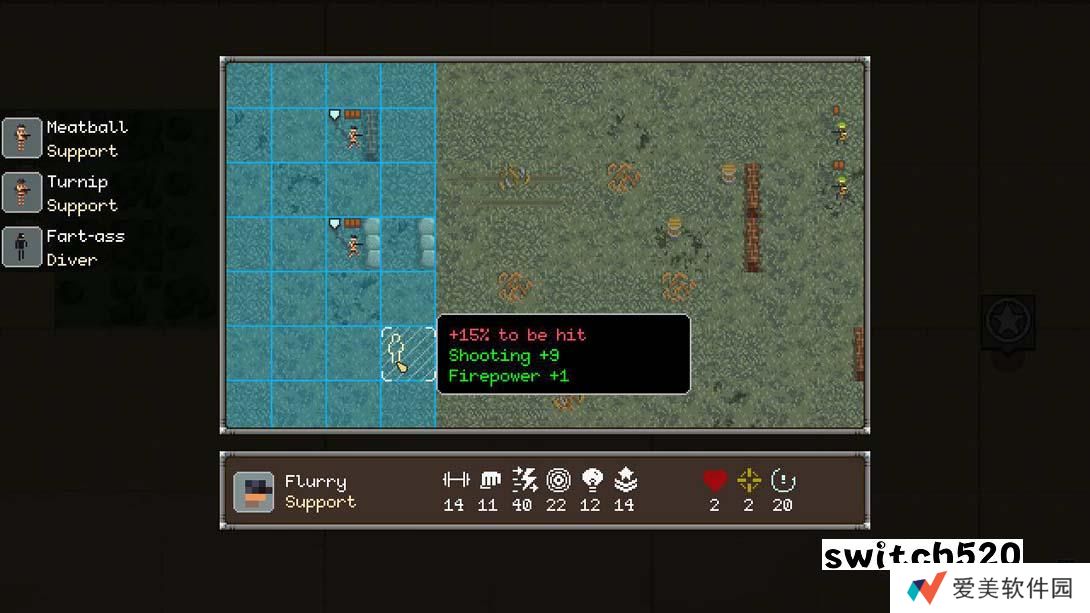1090x613 pixels.
Task: Select the deployed soldier beside the wooden fence
Action: 353,136
